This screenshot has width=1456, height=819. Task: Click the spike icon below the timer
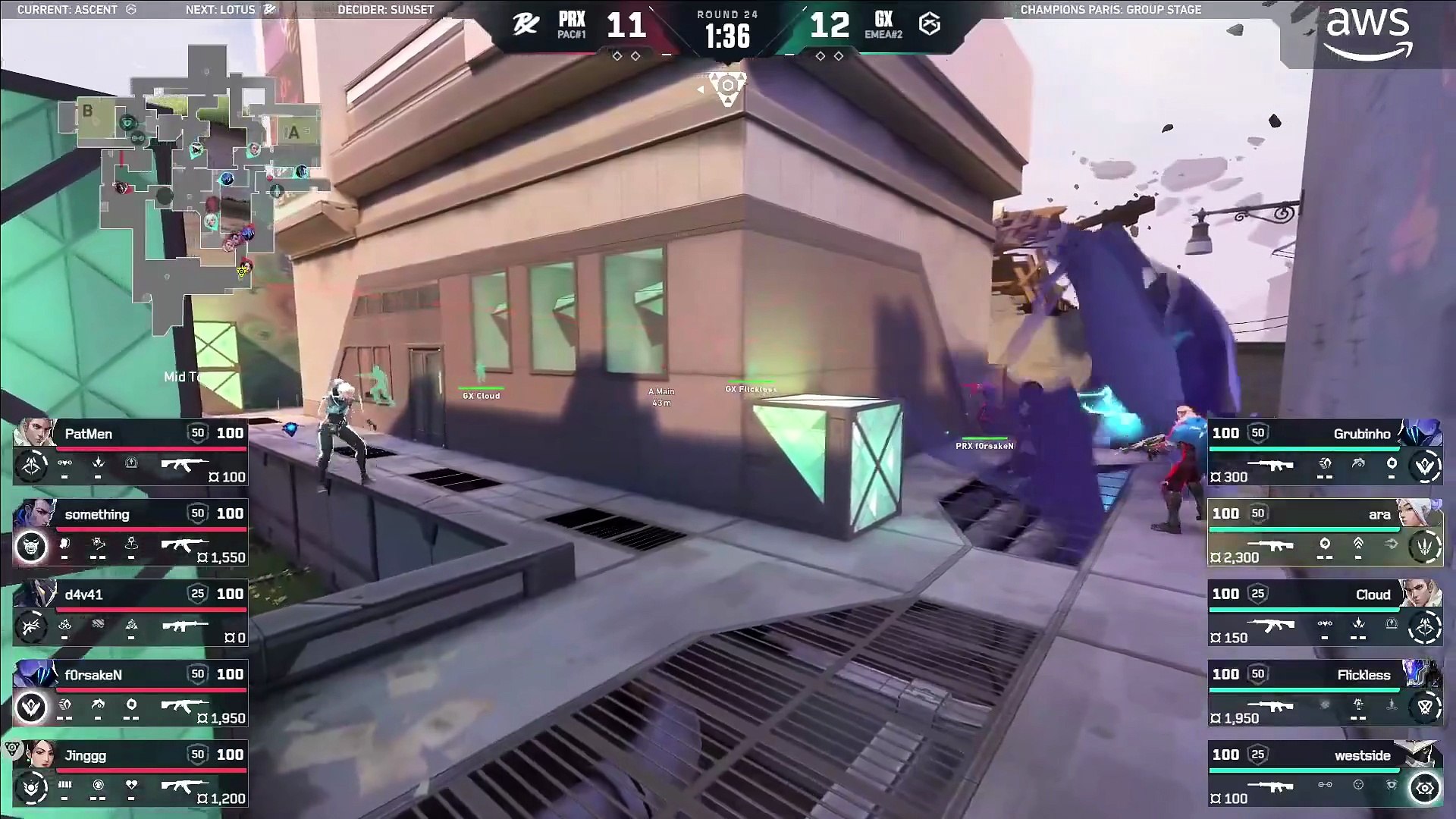(727, 89)
